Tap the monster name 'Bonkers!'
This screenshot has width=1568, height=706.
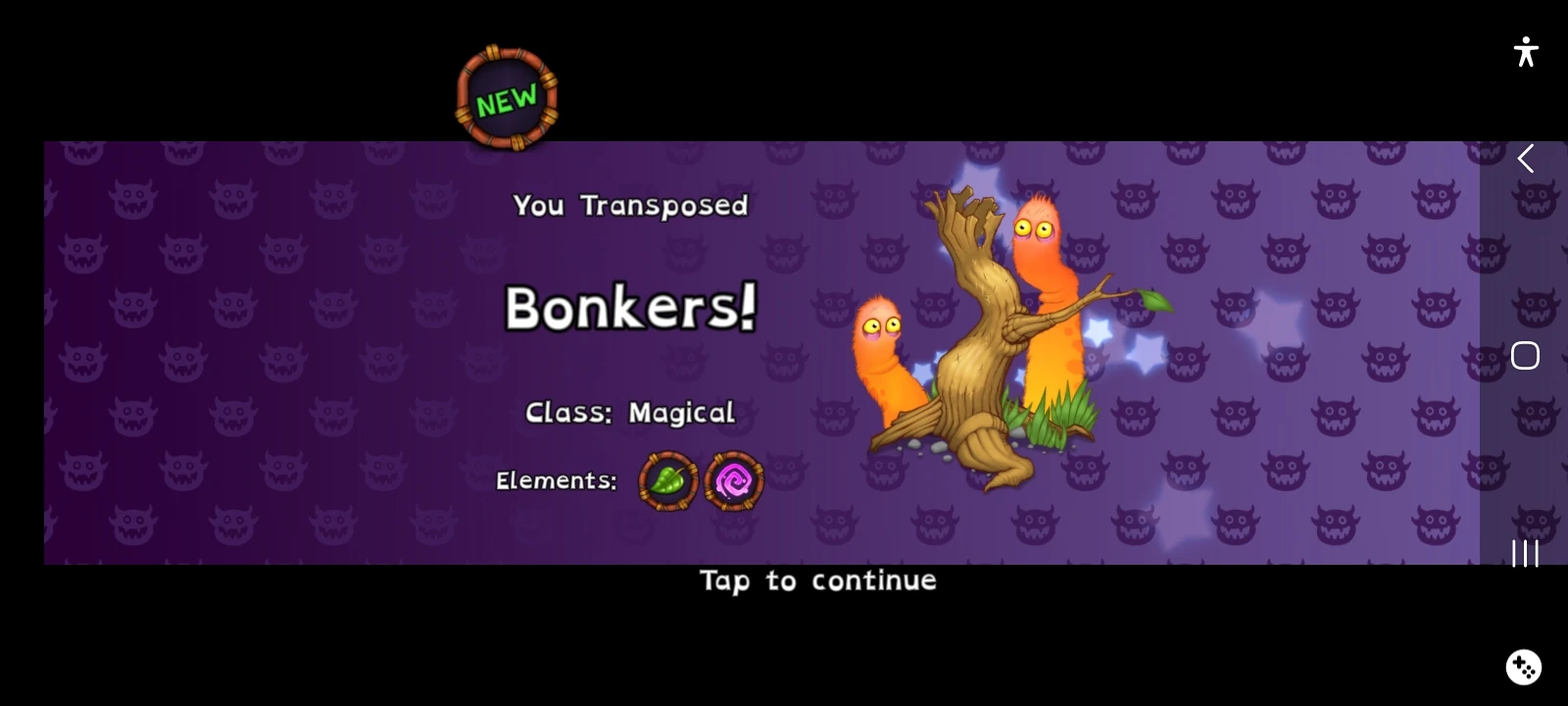630,310
